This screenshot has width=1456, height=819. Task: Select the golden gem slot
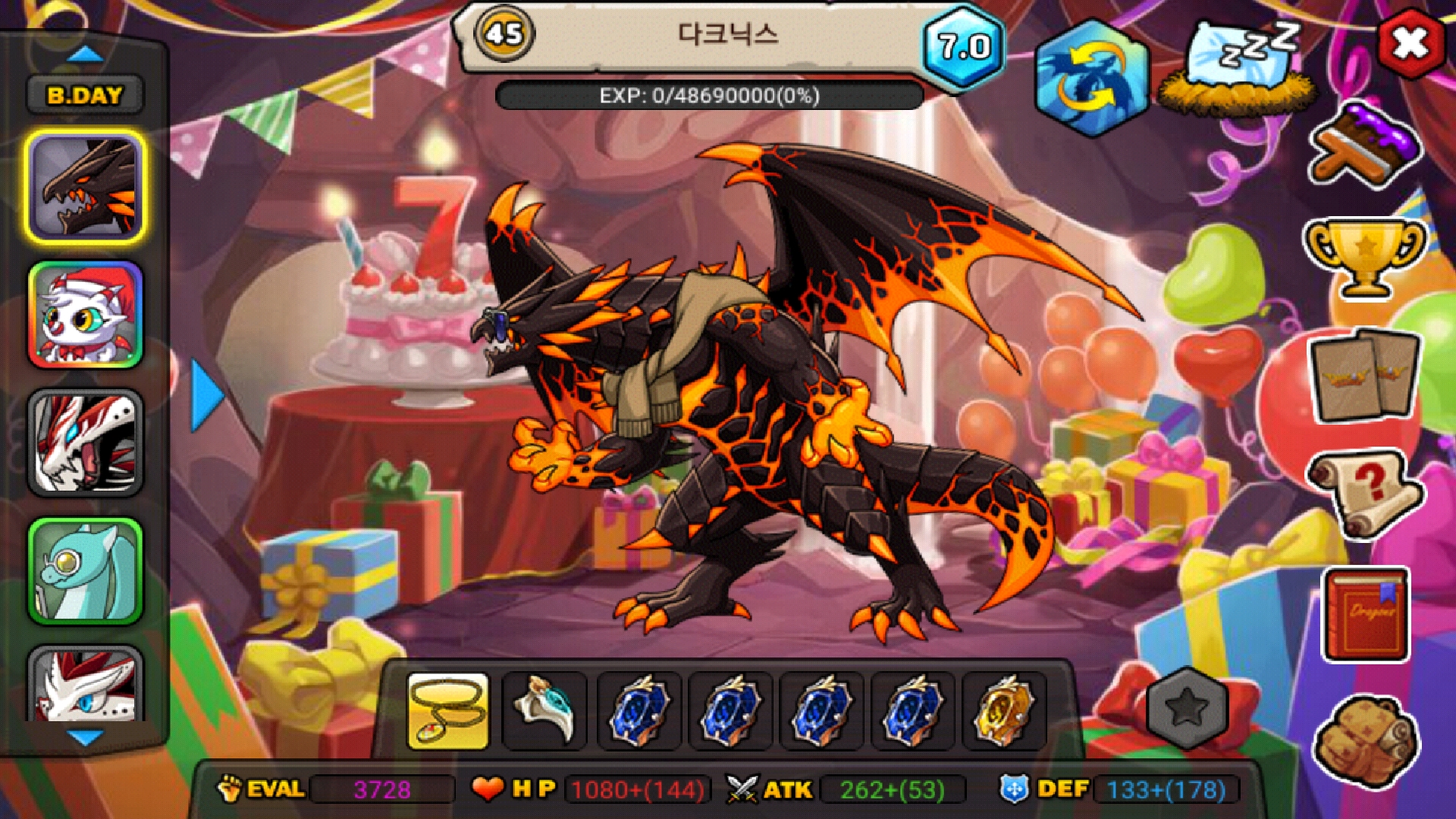click(x=1003, y=711)
